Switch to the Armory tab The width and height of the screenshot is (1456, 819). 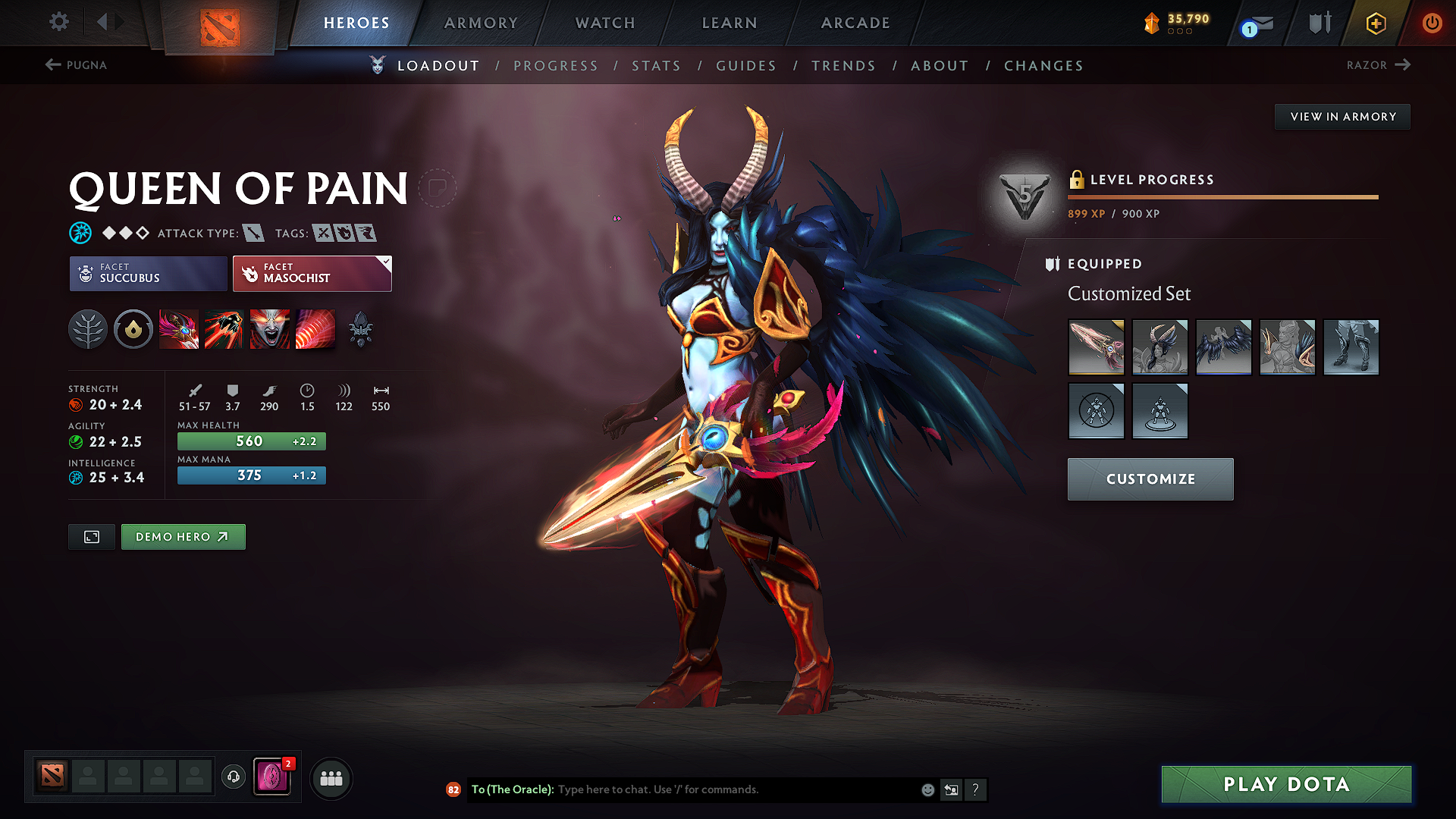482,23
